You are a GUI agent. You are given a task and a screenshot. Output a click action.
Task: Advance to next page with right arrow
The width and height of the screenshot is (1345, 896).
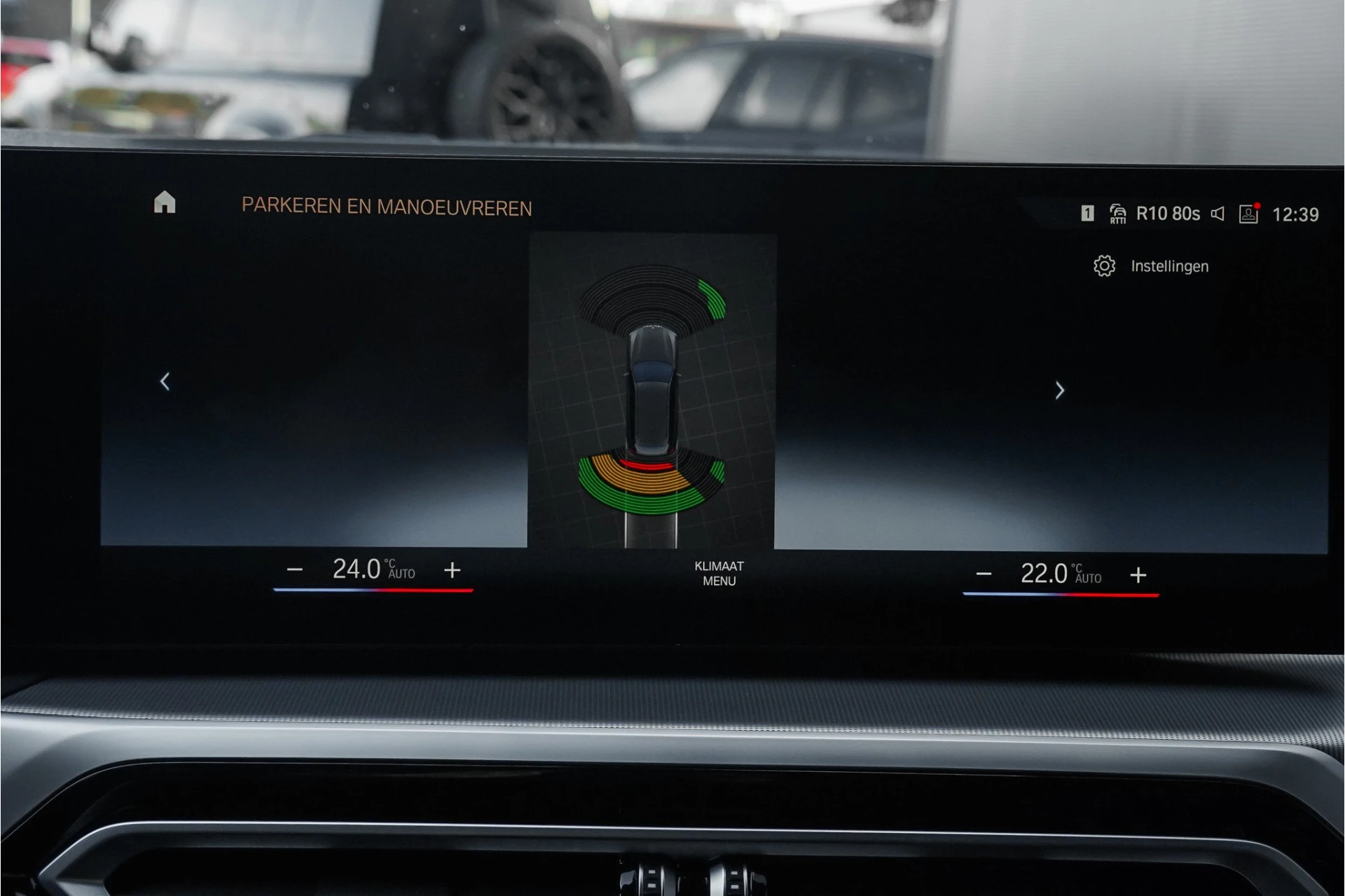click(1059, 390)
